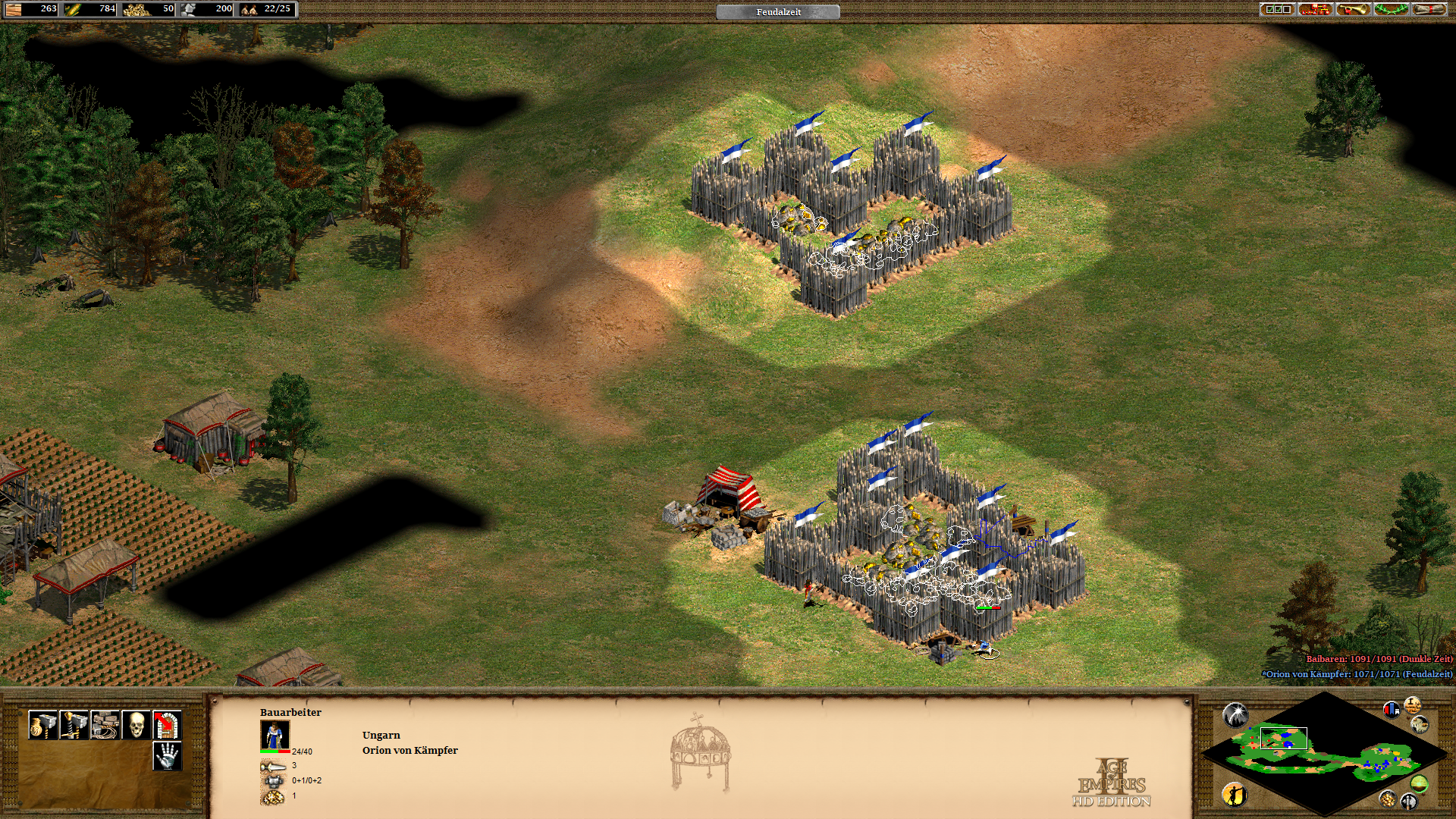
Task: Open the technology tree diagram button
Action: (x=1316, y=9)
